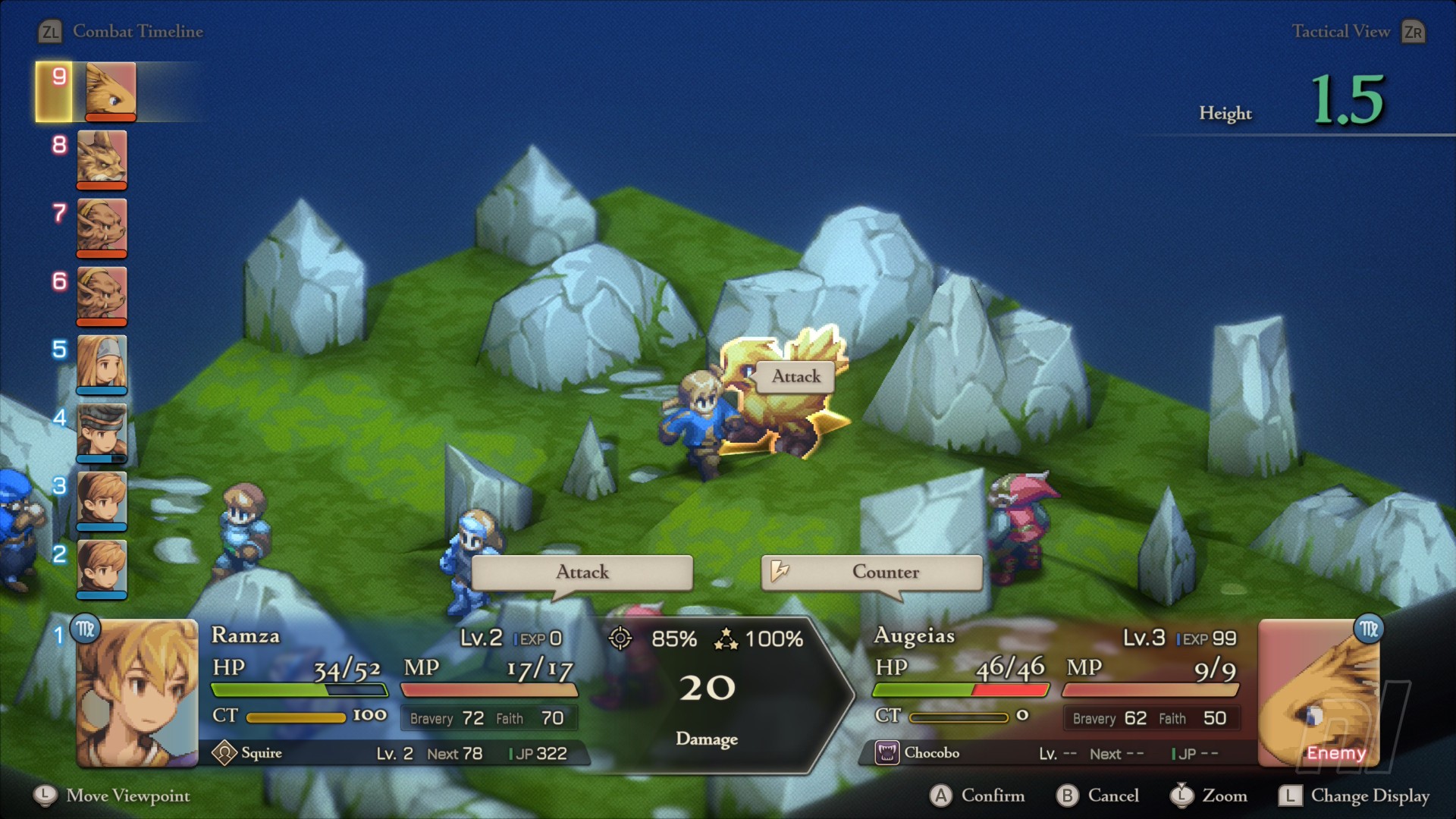Choose the timeline portrait numbered 8
The image size is (1456, 819).
point(102,158)
